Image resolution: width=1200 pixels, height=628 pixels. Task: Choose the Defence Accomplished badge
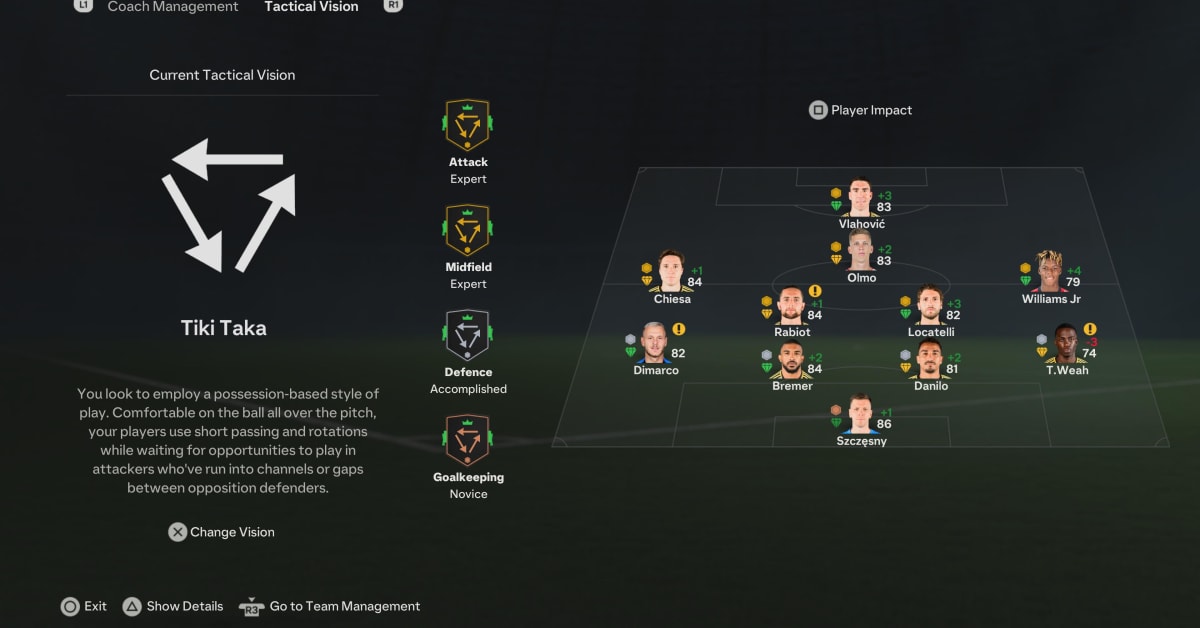467,336
